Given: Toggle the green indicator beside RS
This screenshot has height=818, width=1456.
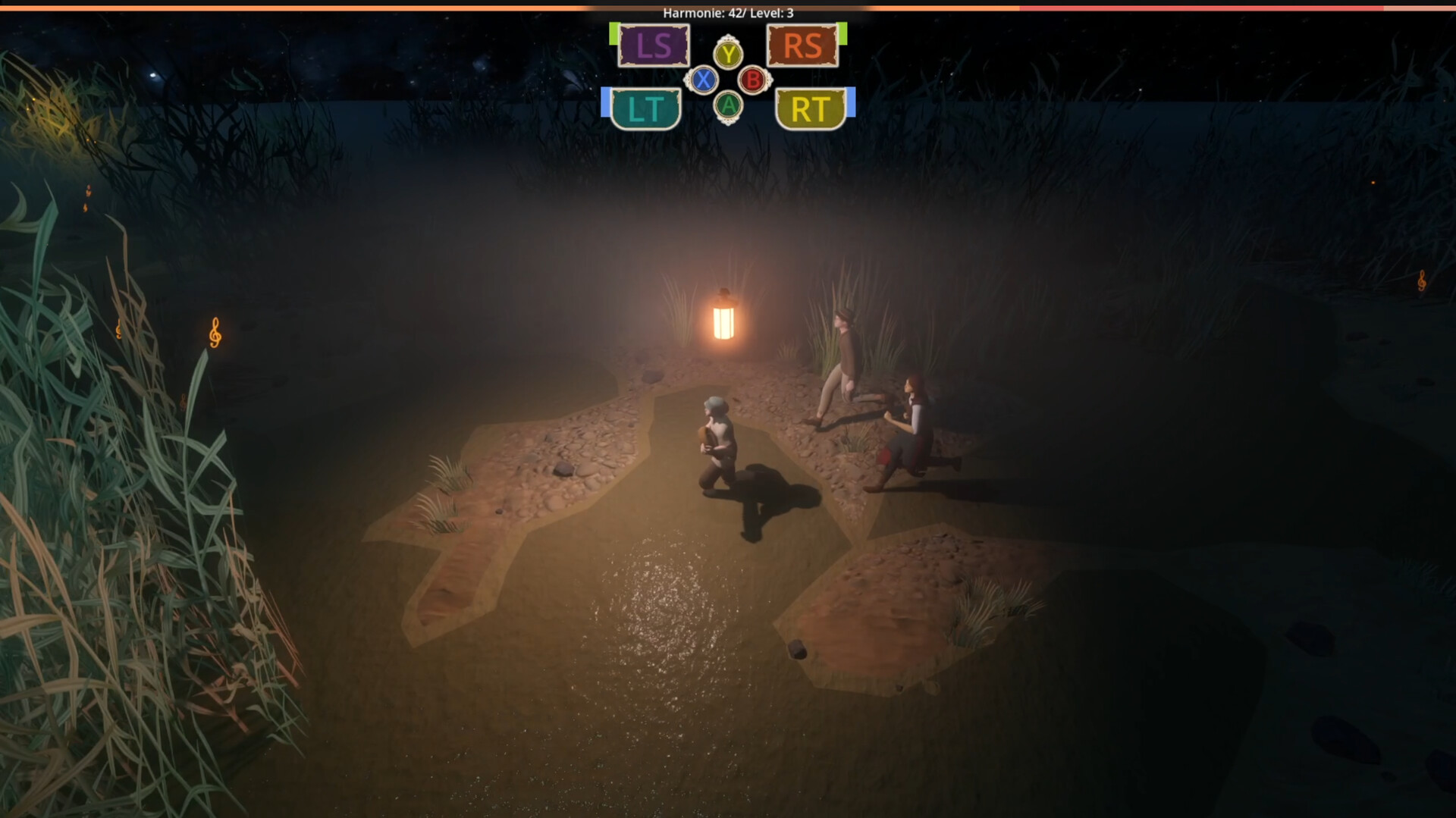Looking at the screenshot, I should coord(844,33).
